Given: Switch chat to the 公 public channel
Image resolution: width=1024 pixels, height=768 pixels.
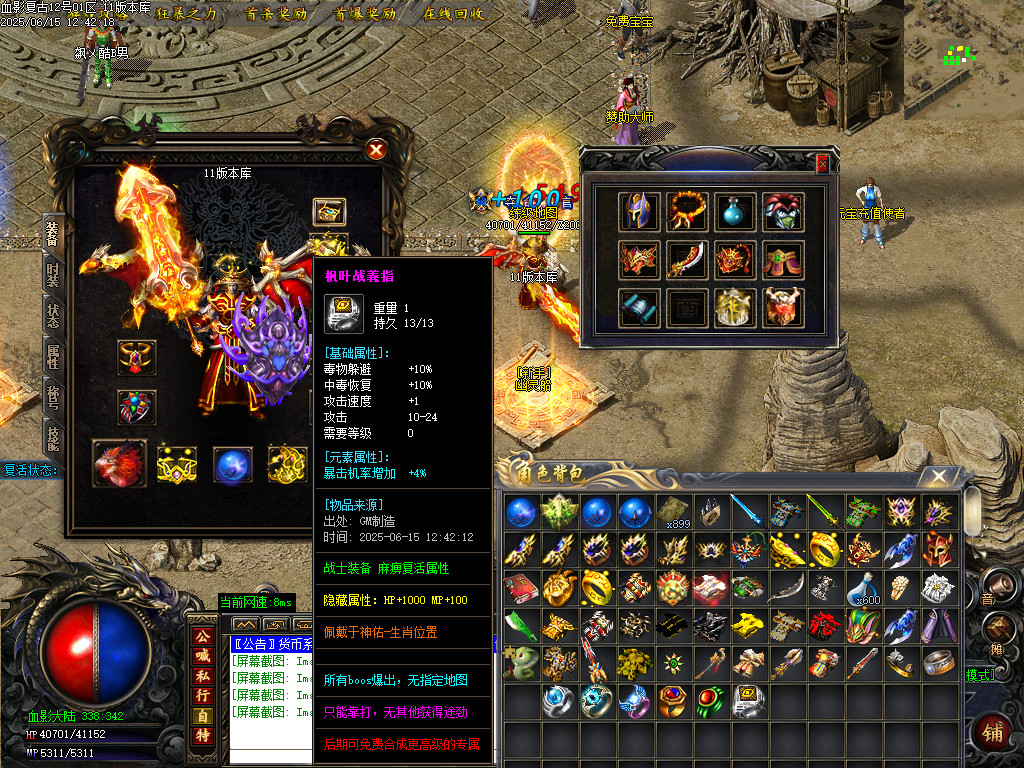Looking at the screenshot, I should (x=202, y=635).
